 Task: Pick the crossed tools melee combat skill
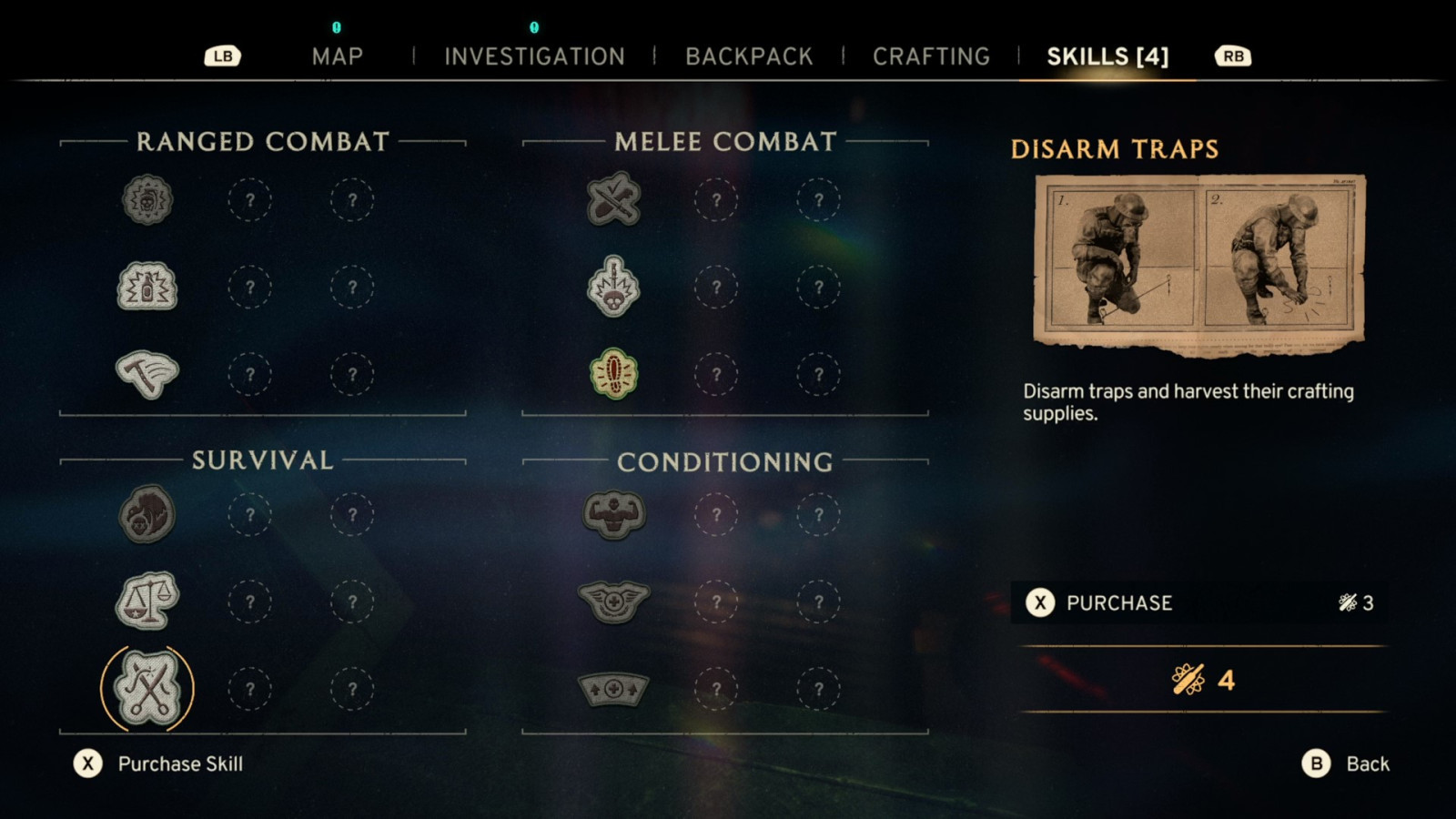(x=614, y=199)
